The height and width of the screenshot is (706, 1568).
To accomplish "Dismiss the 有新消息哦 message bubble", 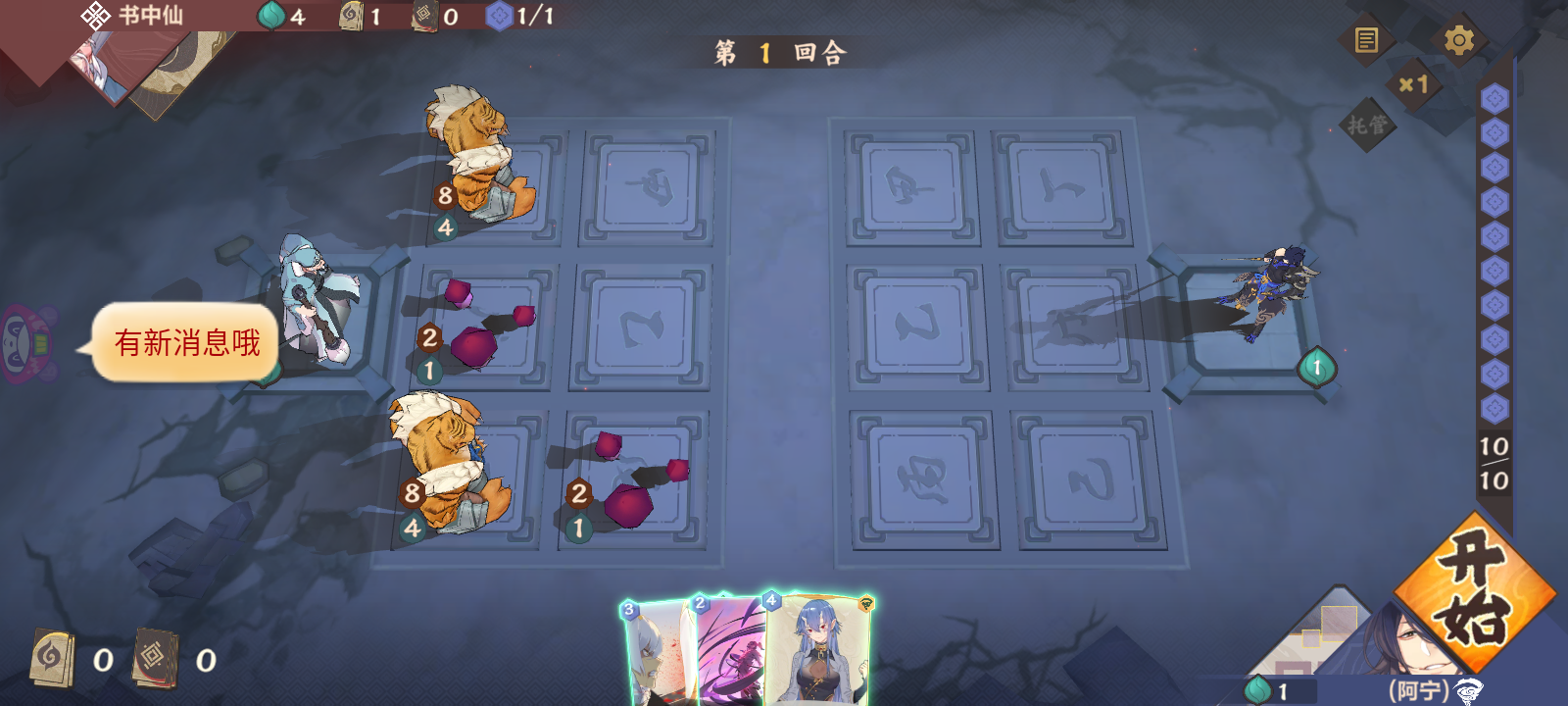I will tap(188, 342).
